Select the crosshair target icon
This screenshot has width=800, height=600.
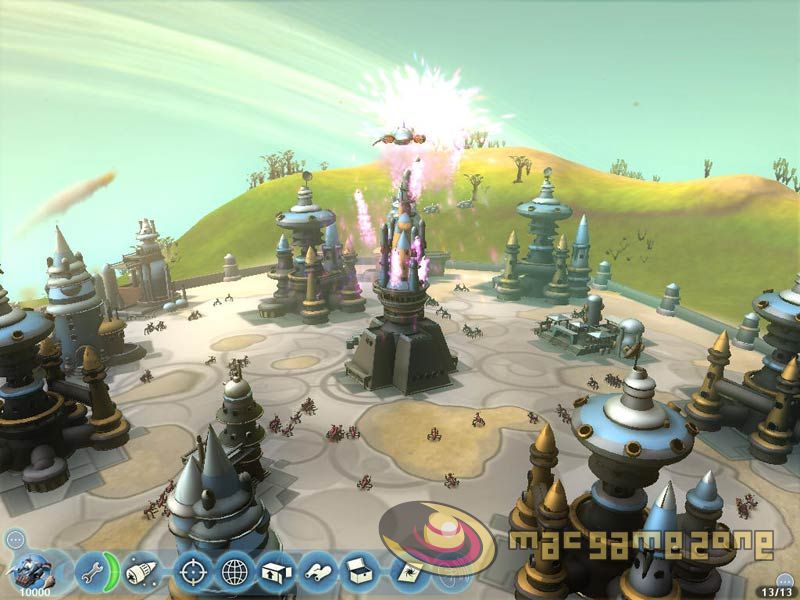pos(190,572)
